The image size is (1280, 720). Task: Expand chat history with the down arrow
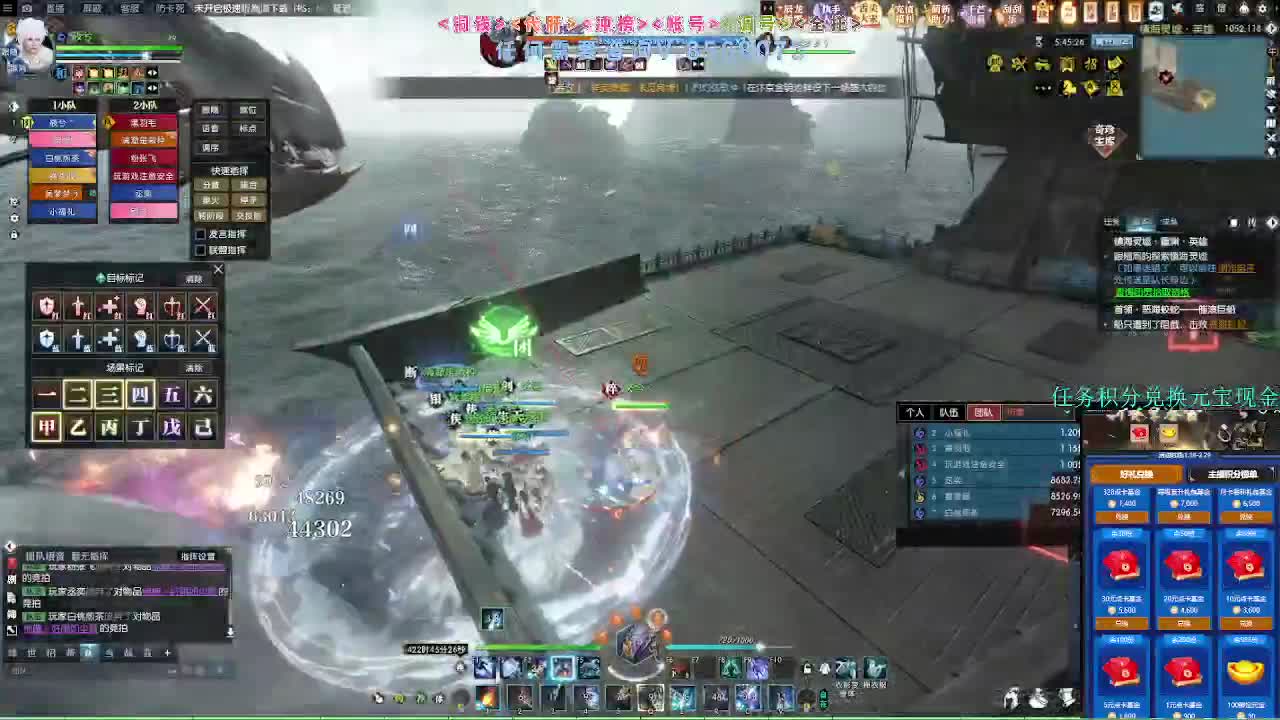point(230,632)
